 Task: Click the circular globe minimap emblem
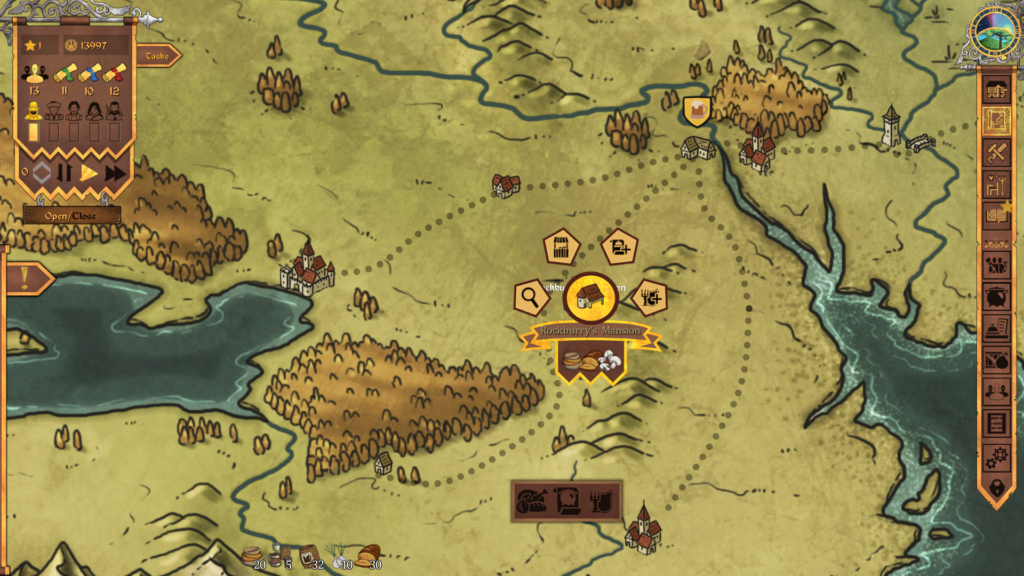pos(996,33)
